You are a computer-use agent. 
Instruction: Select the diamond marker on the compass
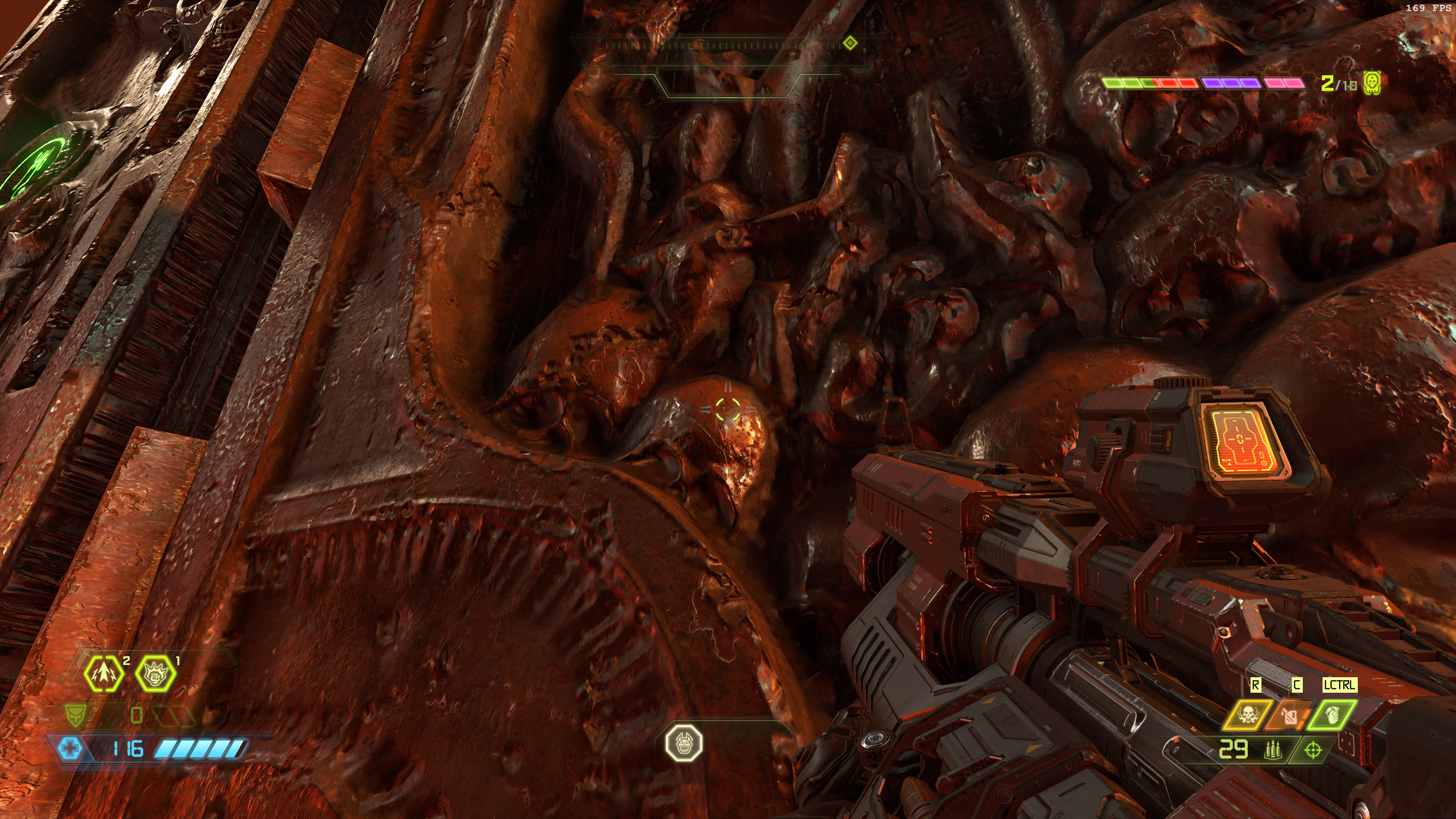pos(849,43)
